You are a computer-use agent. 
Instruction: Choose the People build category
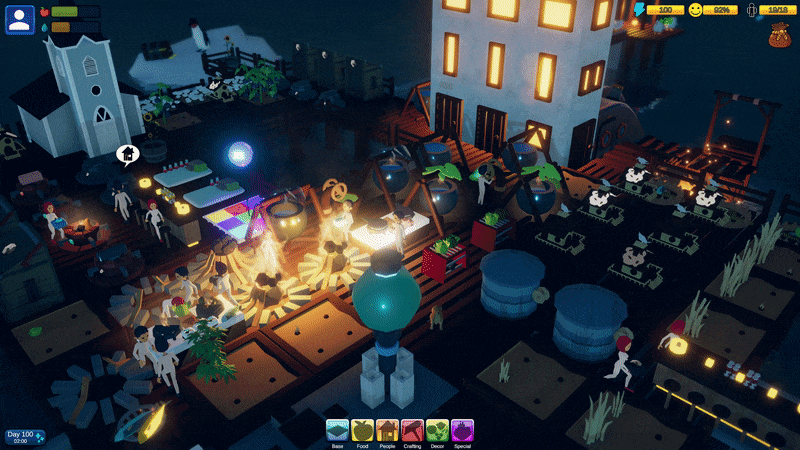(x=387, y=431)
